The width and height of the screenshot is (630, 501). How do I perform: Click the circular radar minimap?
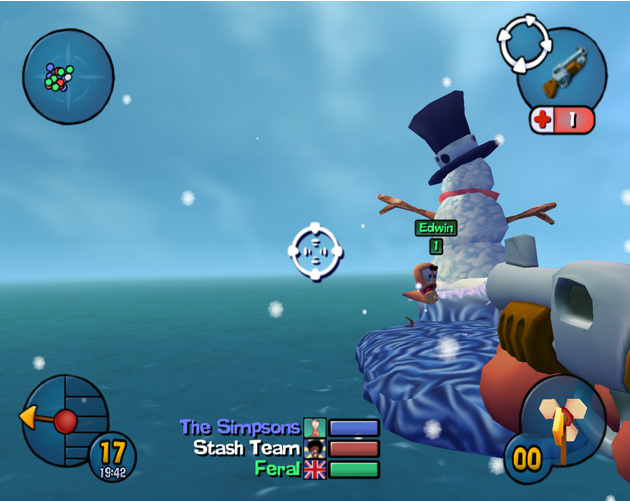coord(67,75)
